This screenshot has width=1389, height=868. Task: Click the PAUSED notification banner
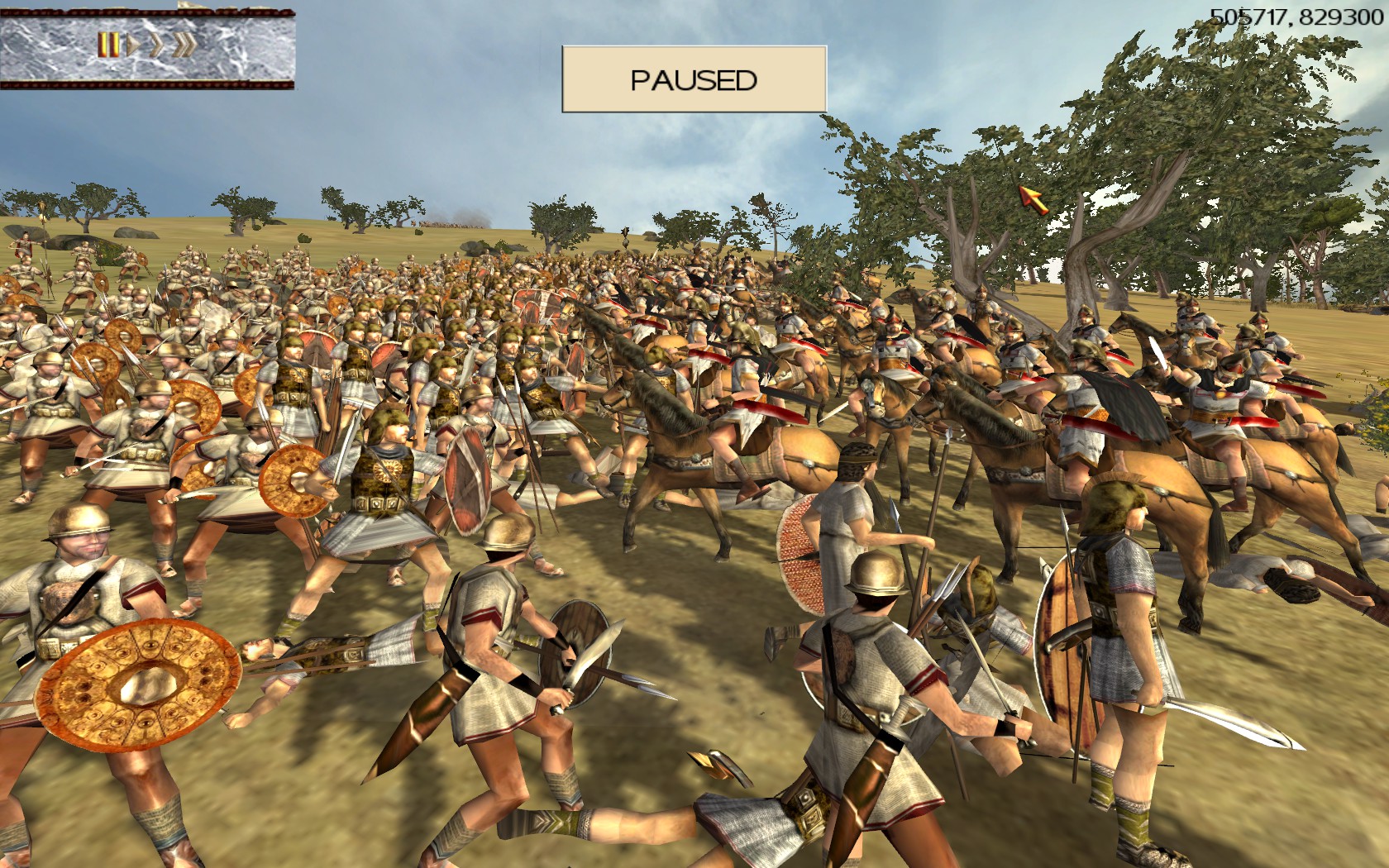tap(694, 79)
